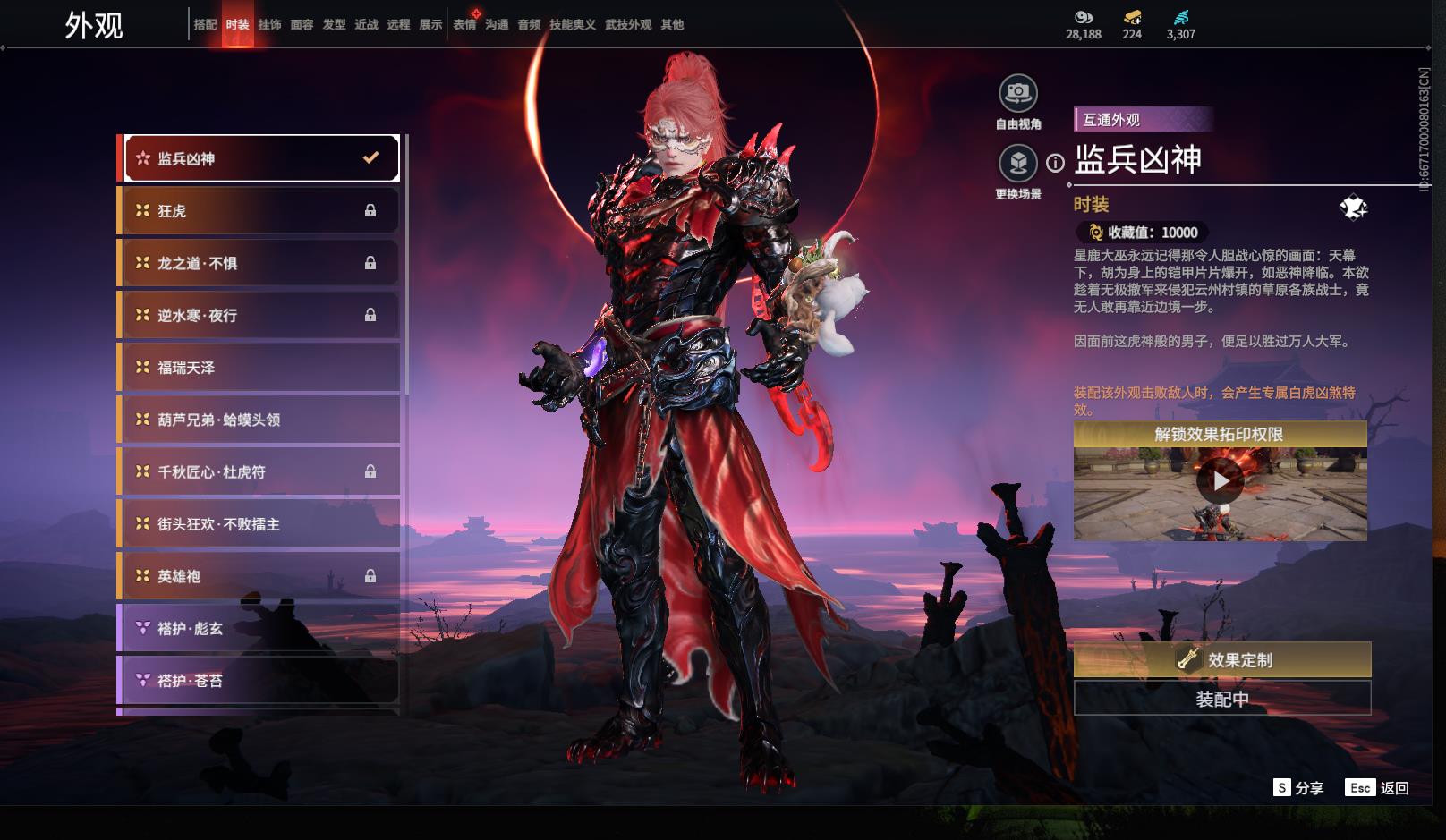Select the 褡护·彪玄 outfit
The image size is (1446, 840).
(259, 628)
